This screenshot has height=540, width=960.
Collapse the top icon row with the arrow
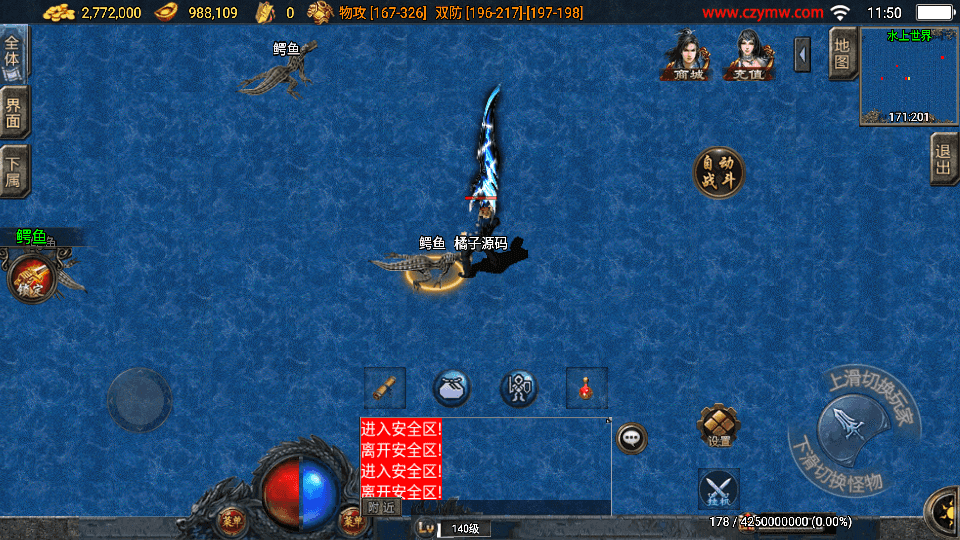(x=802, y=54)
